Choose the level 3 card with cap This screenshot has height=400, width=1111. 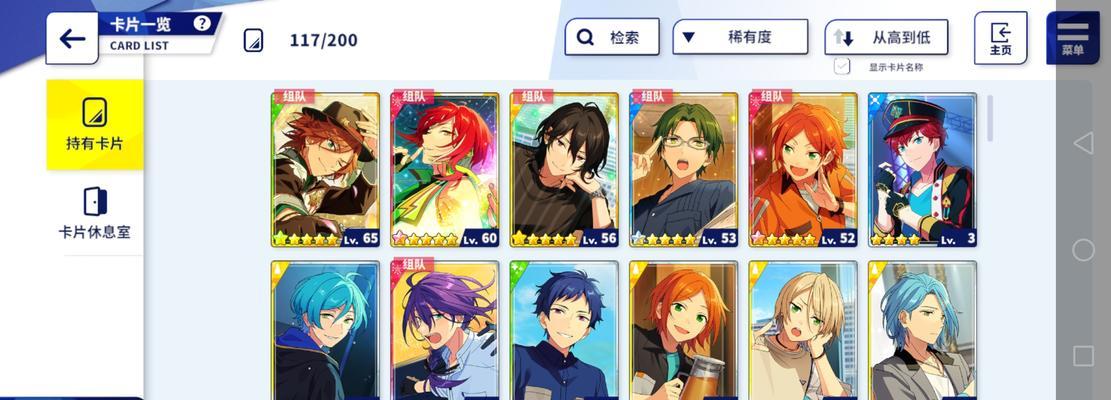(x=922, y=169)
